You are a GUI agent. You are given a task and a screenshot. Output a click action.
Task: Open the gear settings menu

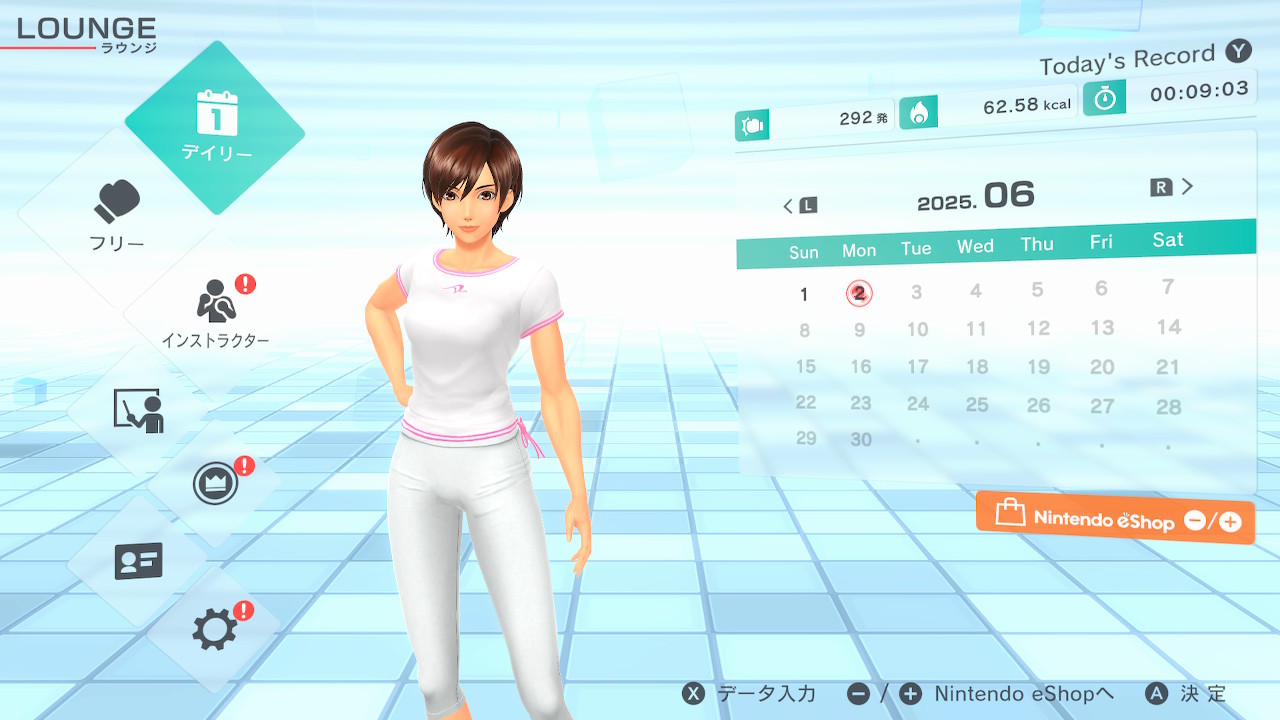pyautogui.click(x=215, y=629)
